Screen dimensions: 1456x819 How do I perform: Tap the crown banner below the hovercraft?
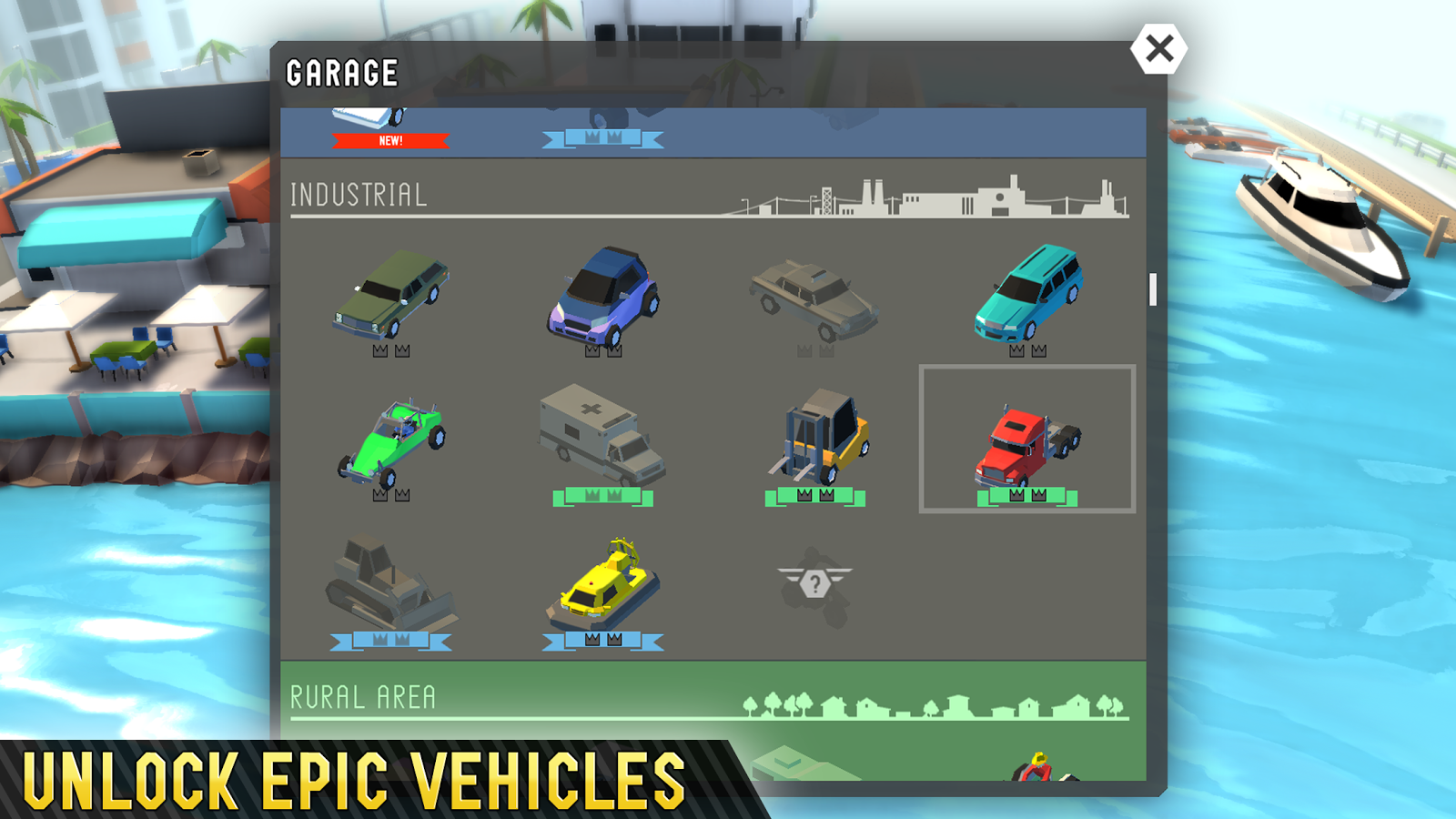pos(603,640)
